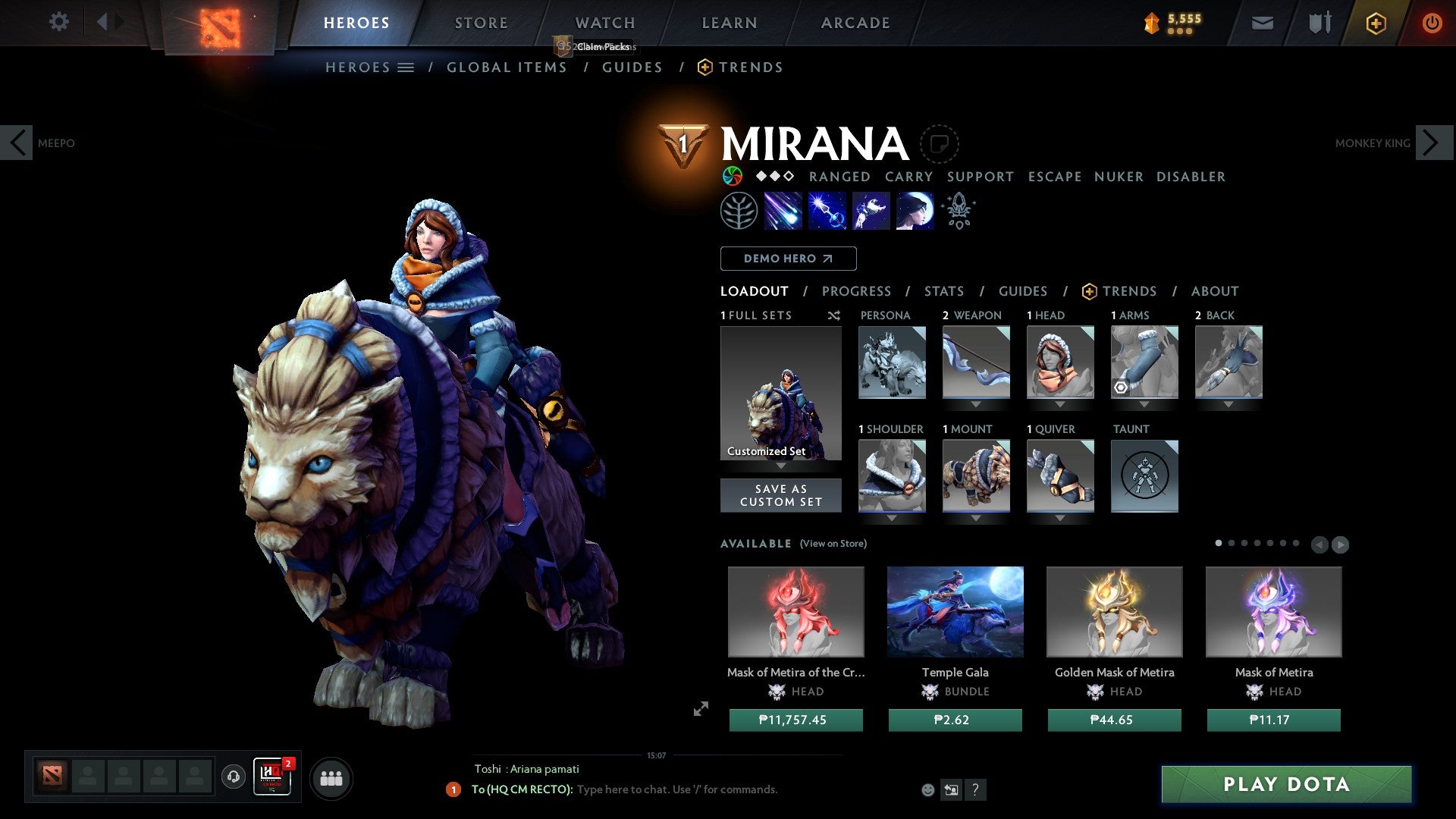The image size is (1456, 819).
Task: Click the shuffle loadout icon beside Full Sets
Action: pos(833,315)
